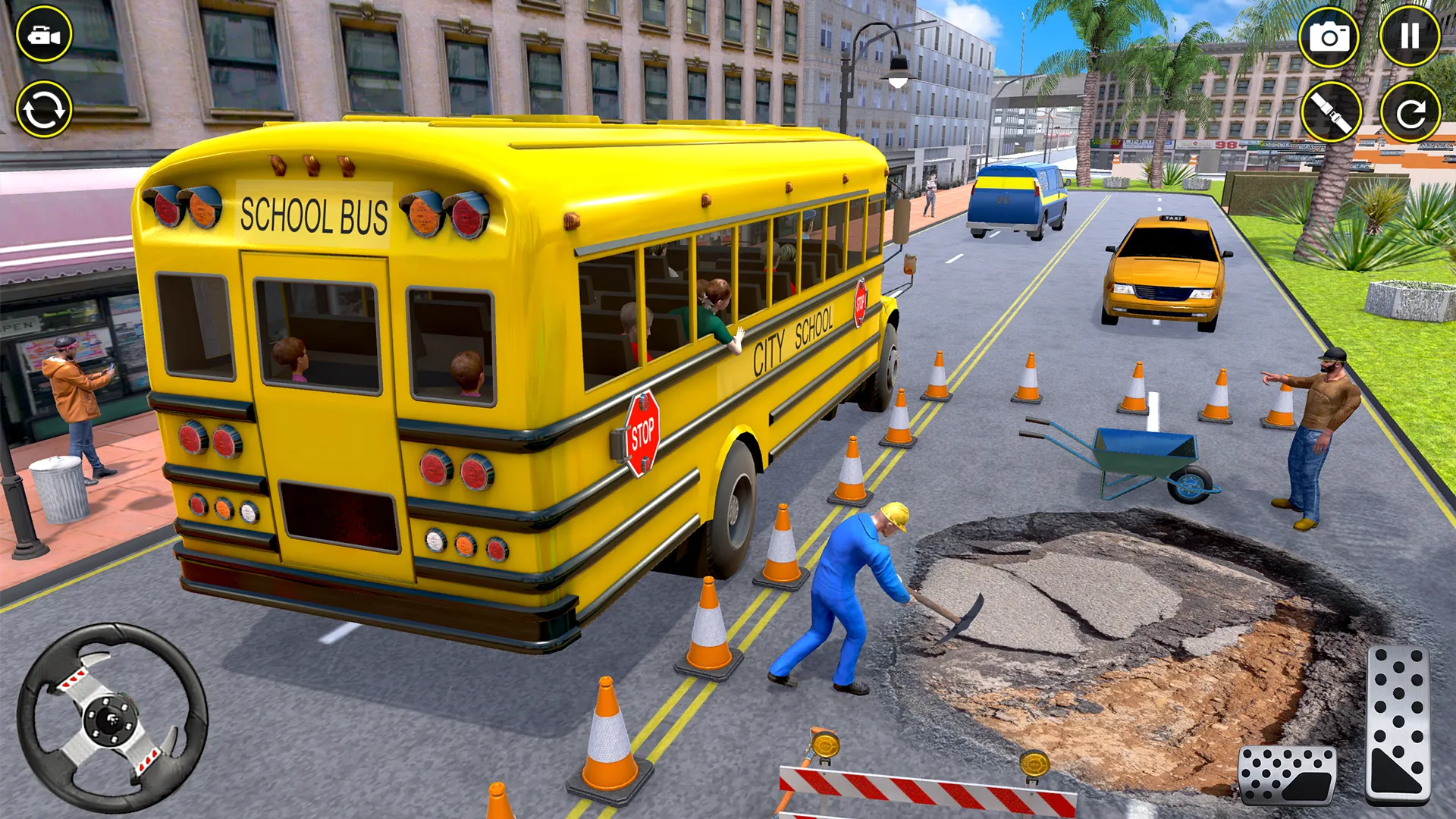The image size is (1456, 819).
Task: Tap the steering wheel to expand controls
Action: (x=110, y=720)
